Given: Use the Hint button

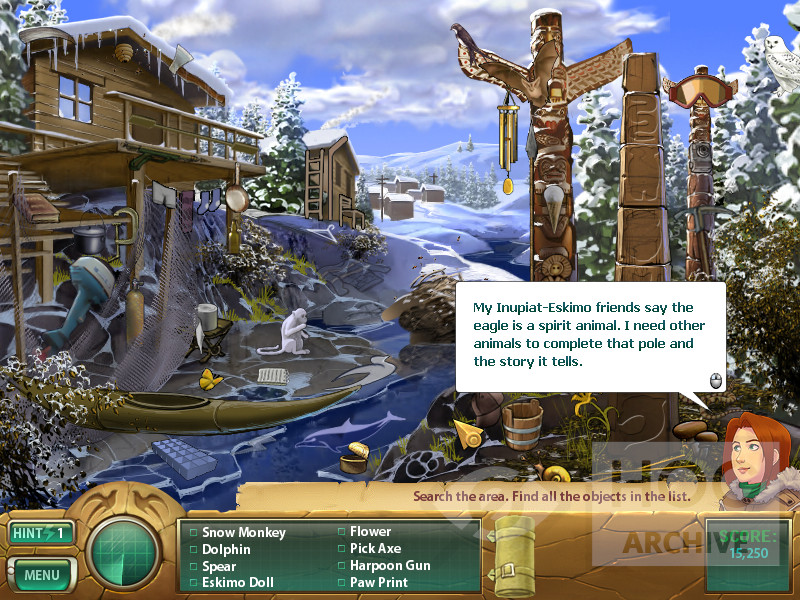Looking at the screenshot, I should pyautogui.click(x=41, y=533).
